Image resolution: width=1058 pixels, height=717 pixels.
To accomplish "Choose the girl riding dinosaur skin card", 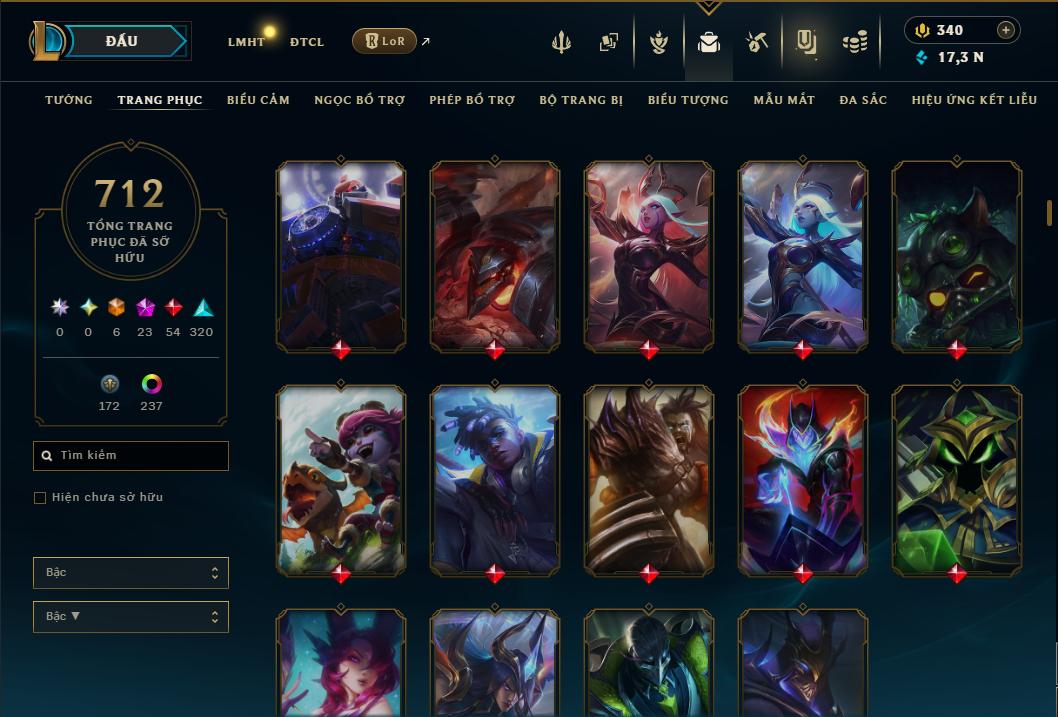I will tap(341, 480).
